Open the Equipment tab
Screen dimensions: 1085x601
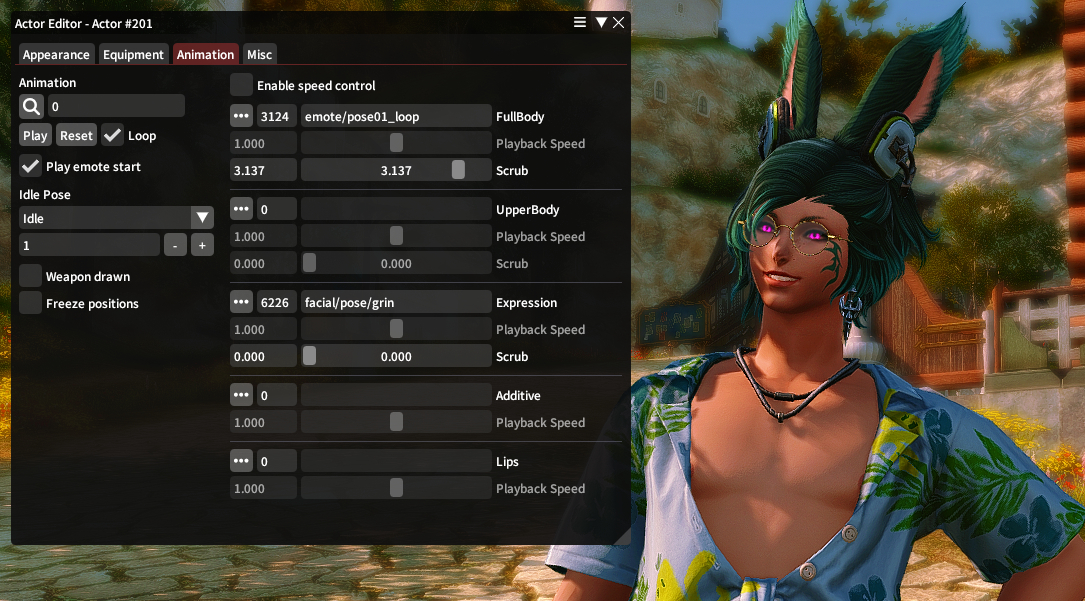click(133, 55)
